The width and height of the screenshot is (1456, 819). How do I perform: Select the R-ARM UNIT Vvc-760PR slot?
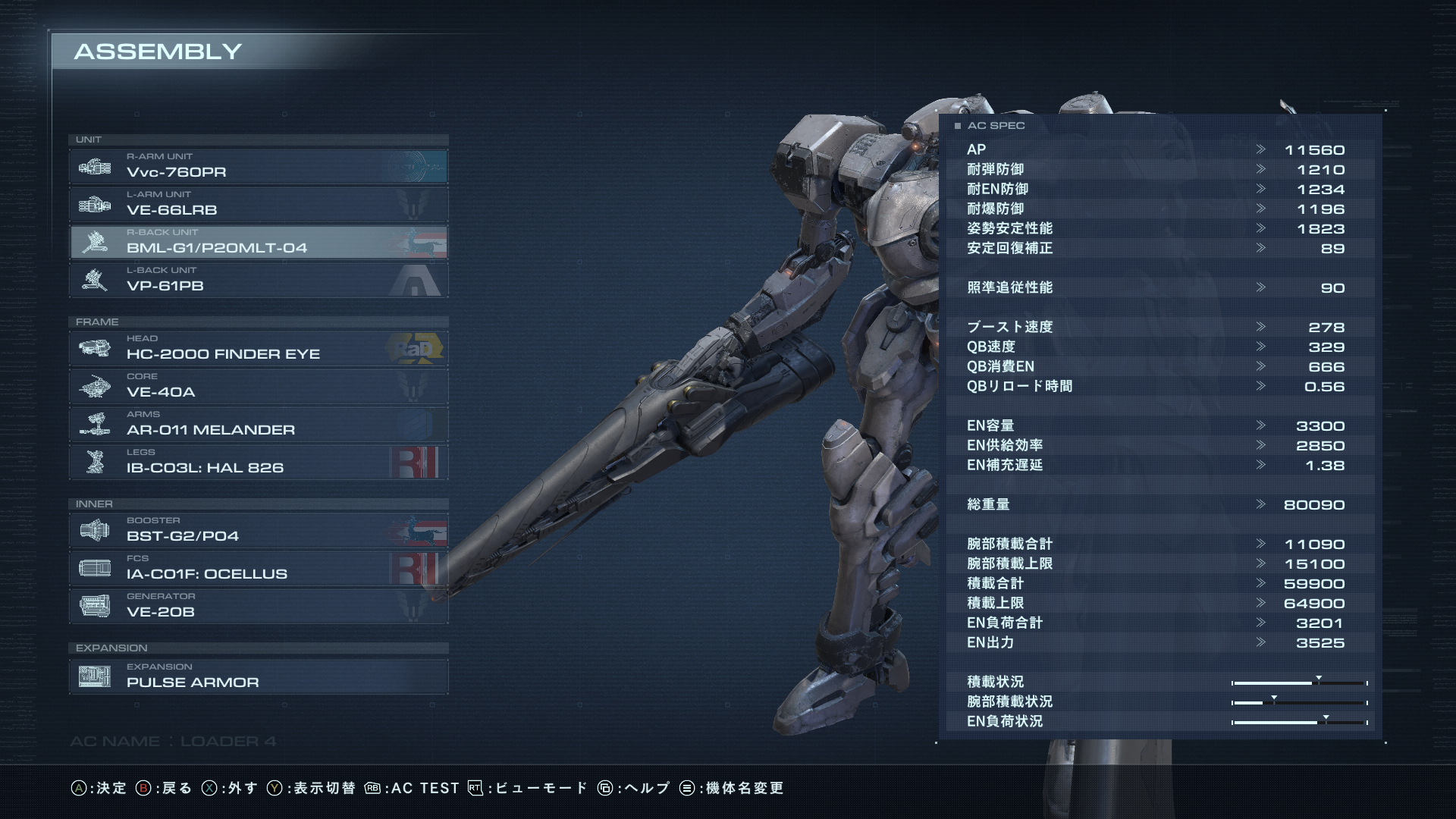258,166
